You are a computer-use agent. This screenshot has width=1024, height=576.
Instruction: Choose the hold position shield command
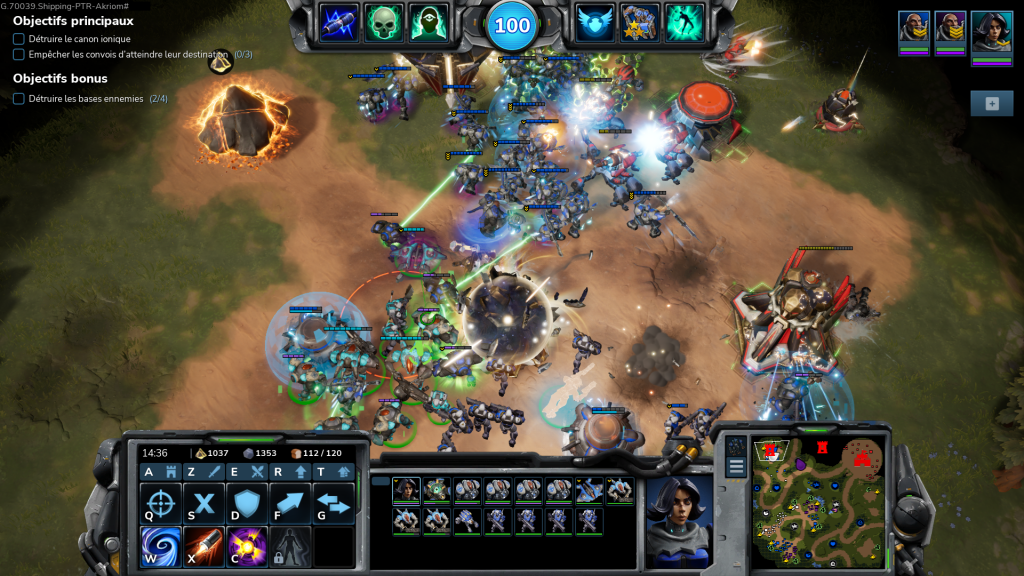click(247, 503)
